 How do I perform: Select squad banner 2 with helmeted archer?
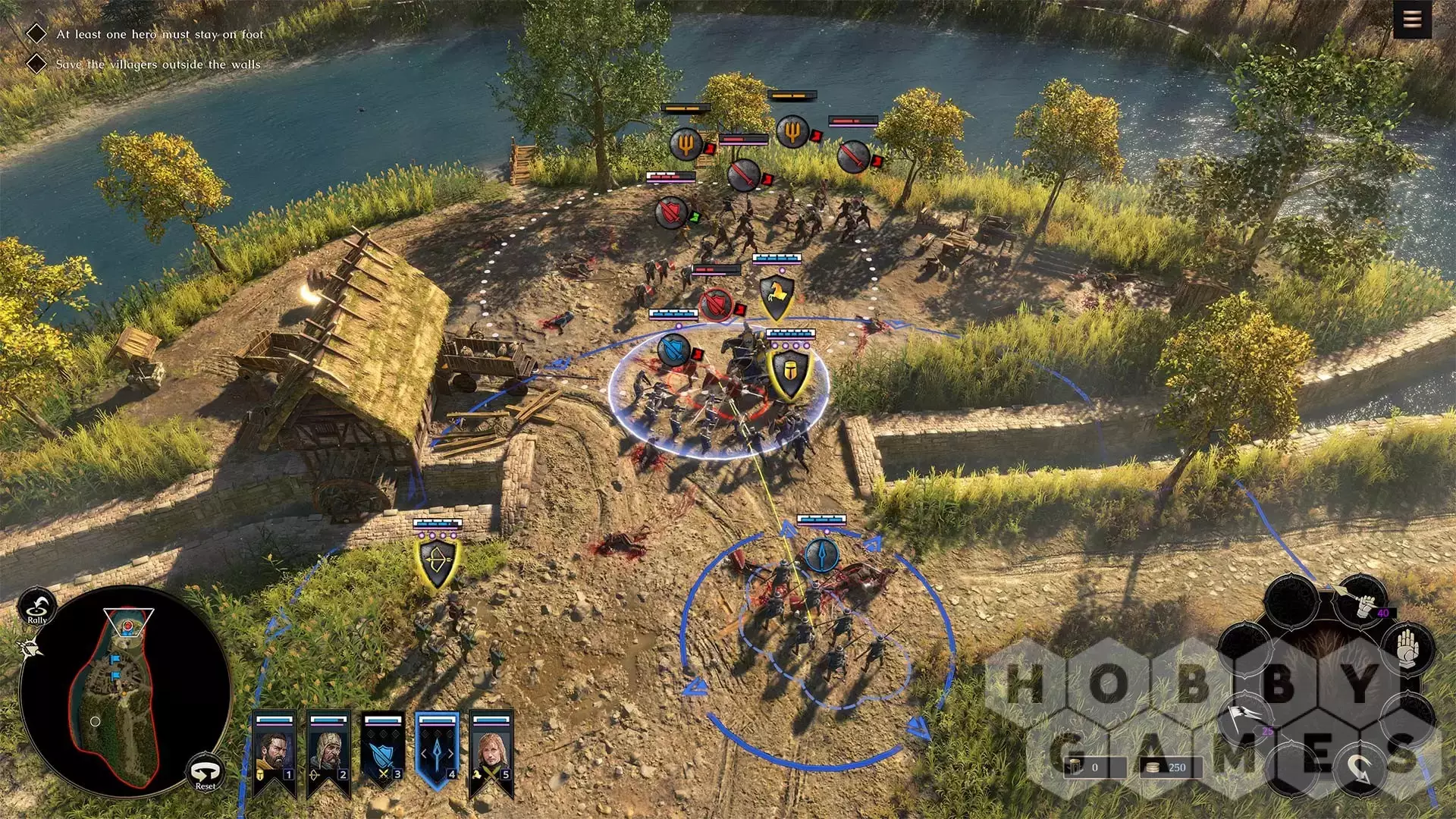(328, 752)
